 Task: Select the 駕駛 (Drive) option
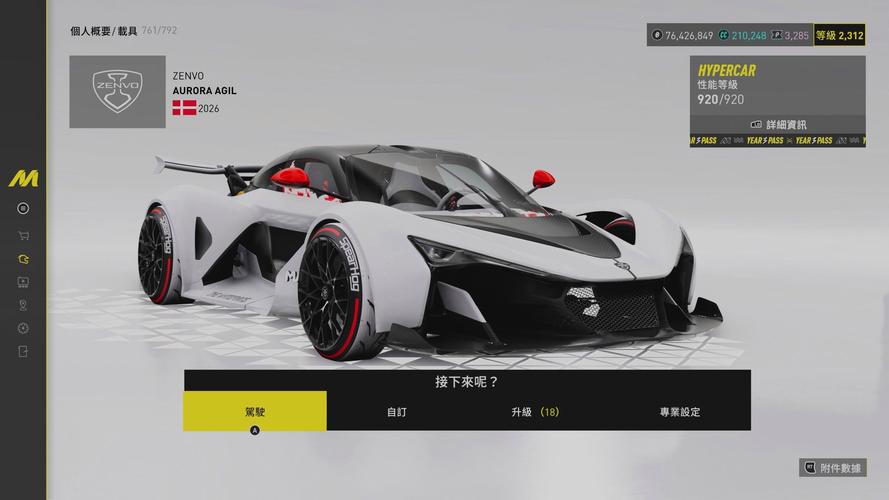(255, 411)
